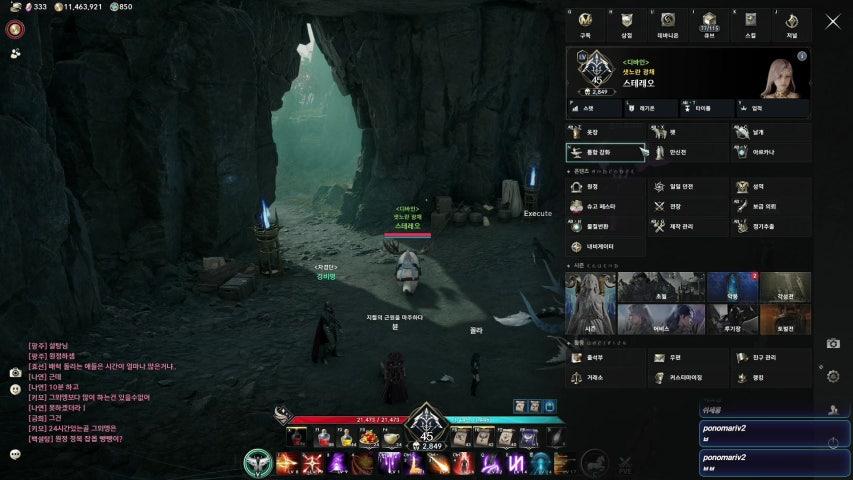853x480 pixels.
Task: Open the 저널 (journal) menu
Action: tap(791, 23)
